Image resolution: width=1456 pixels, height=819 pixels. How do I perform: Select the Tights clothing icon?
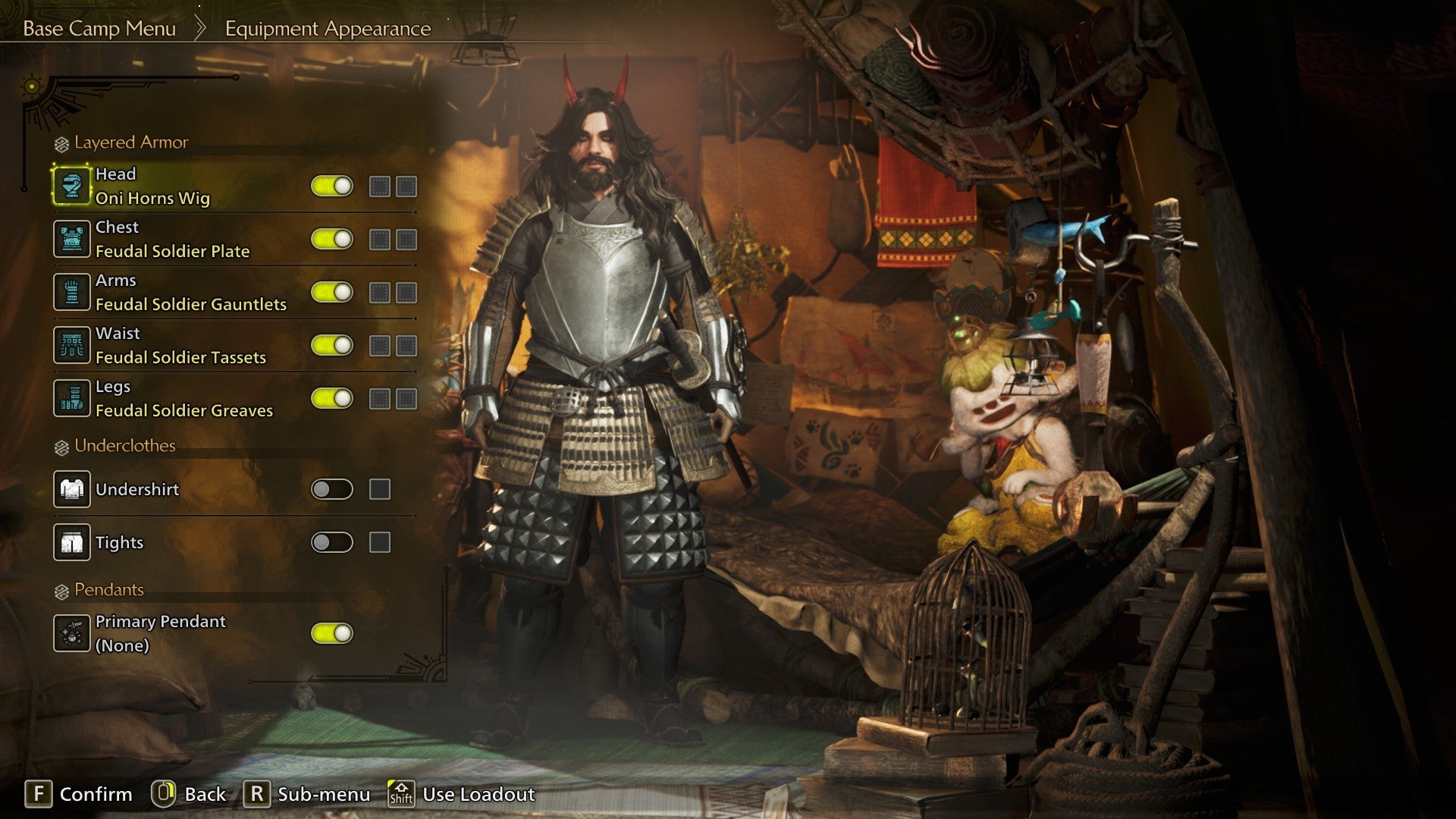72,542
